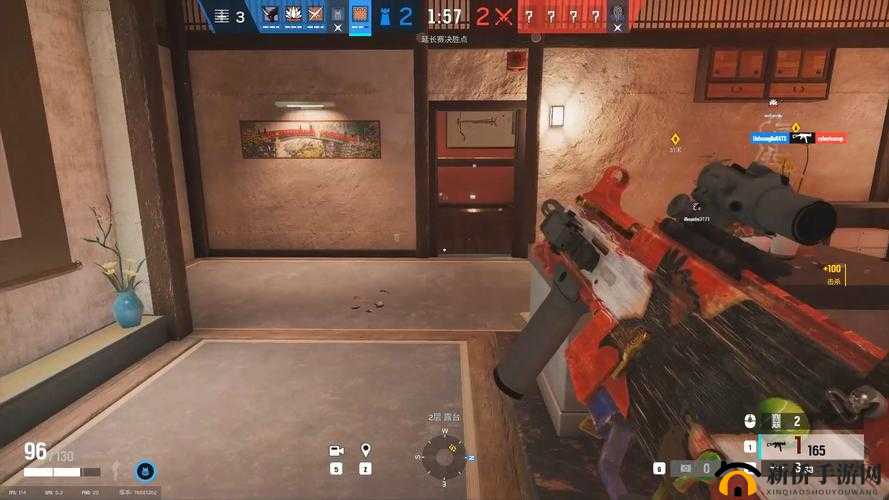
Task: Select the highlighted orange operator portrait
Action: coord(360,15)
